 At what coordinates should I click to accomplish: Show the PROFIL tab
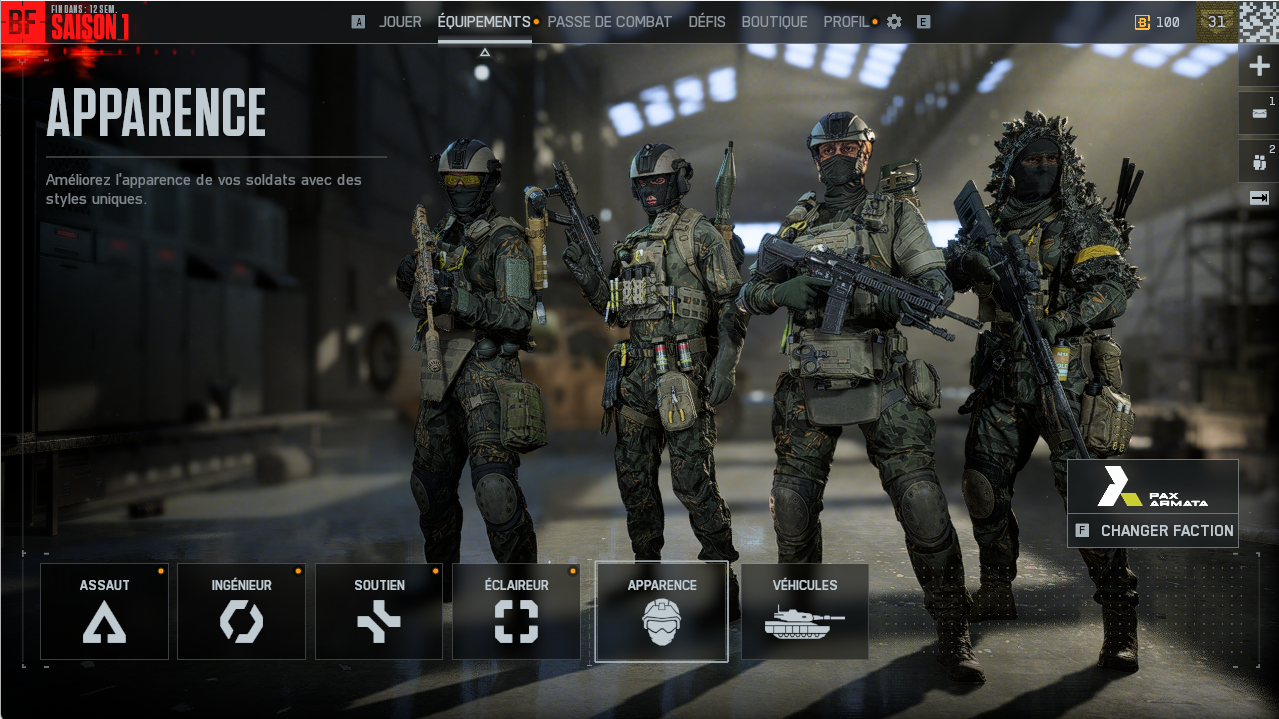[846, 22]
